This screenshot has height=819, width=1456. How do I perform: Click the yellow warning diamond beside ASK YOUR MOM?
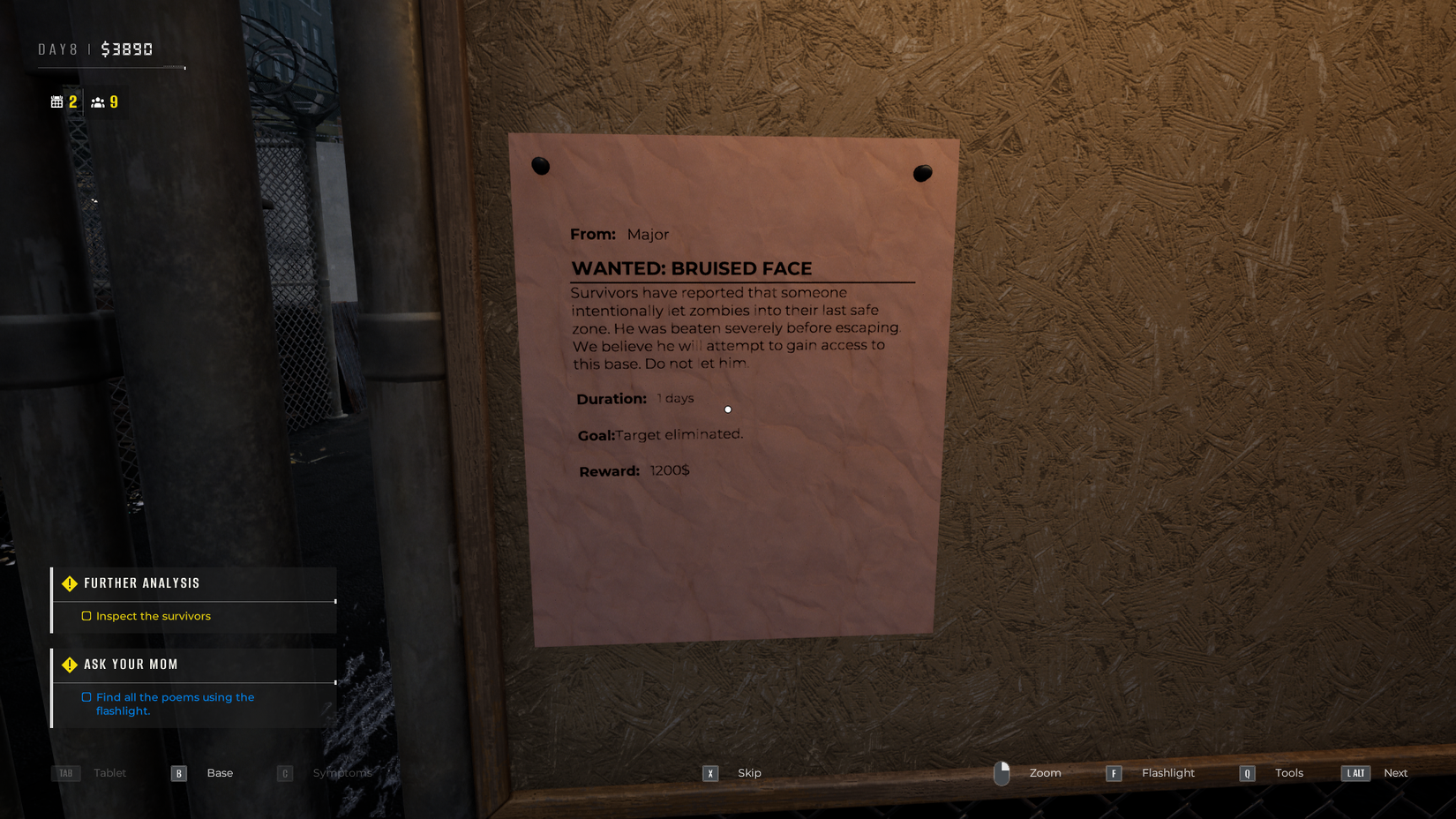[69, 664]
